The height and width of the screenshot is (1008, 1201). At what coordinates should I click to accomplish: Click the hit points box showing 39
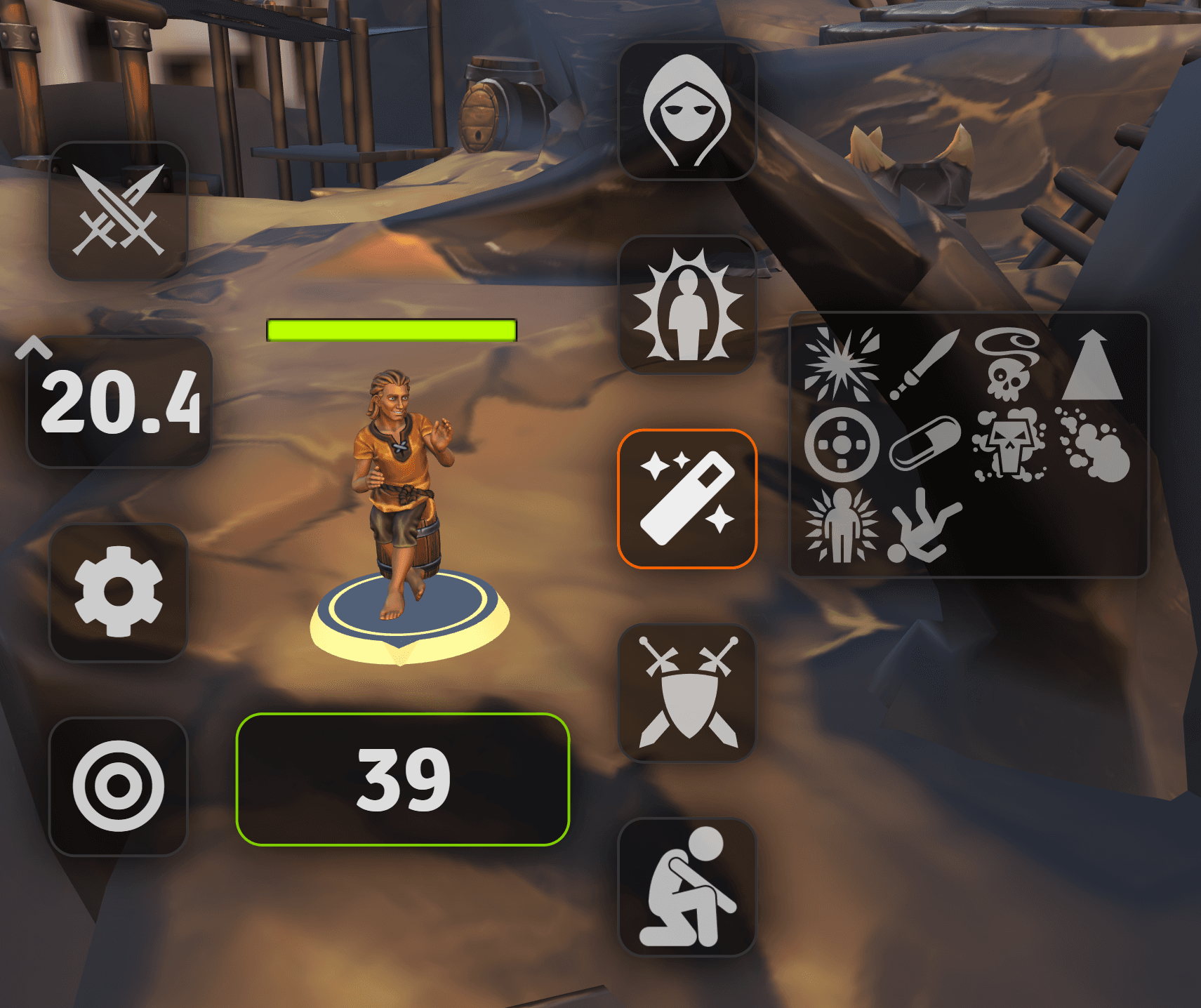click(x=402, y=779)
